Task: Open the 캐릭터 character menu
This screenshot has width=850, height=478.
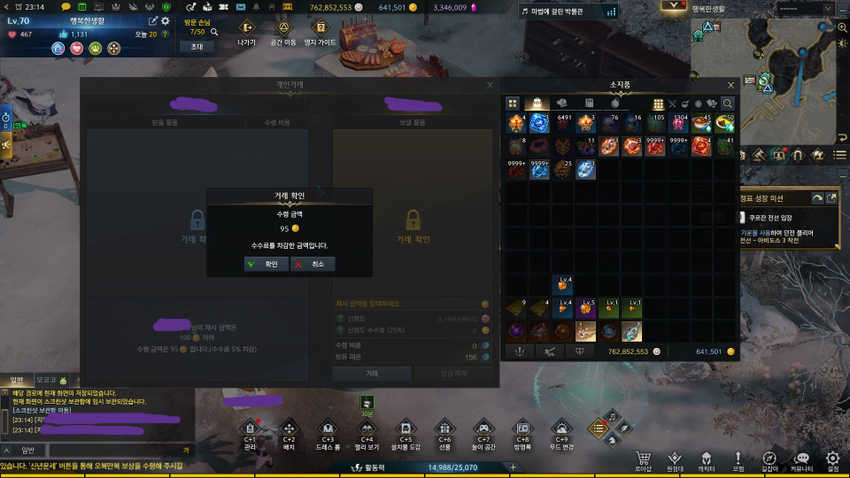Action: pos(706,461)
